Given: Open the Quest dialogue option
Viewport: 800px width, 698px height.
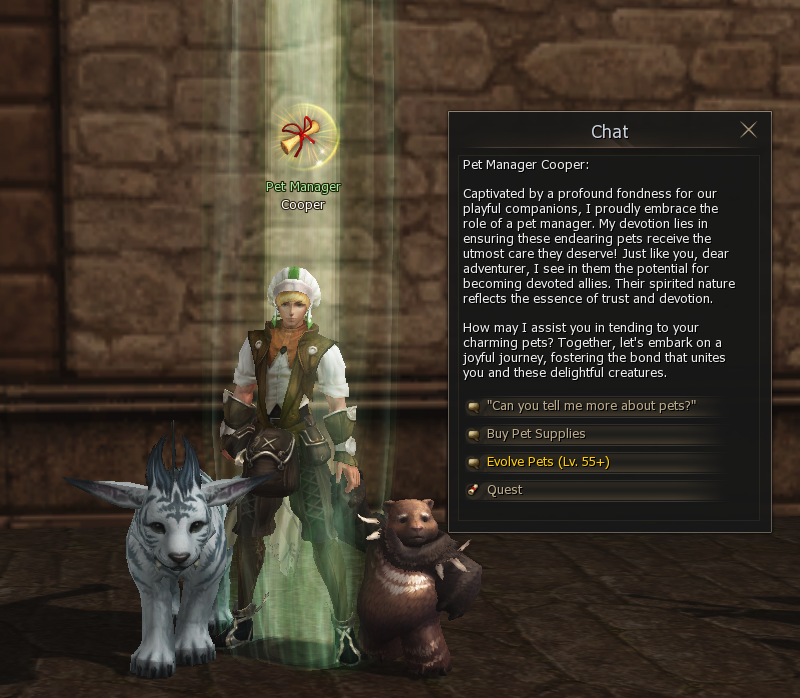Looking at the screenshot, I should (505, 490).
